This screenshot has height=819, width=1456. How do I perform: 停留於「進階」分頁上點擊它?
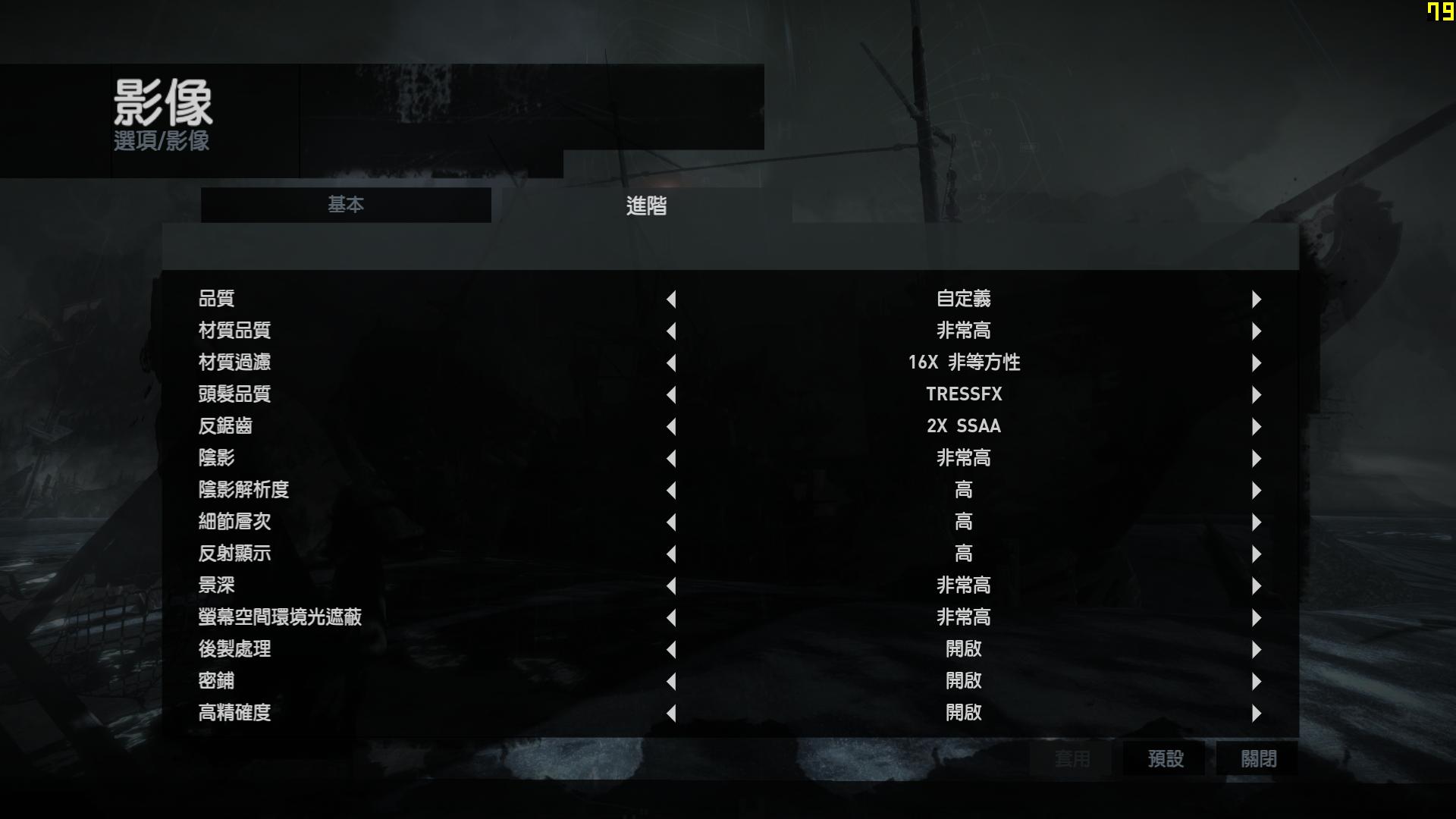tap(646, 206)
